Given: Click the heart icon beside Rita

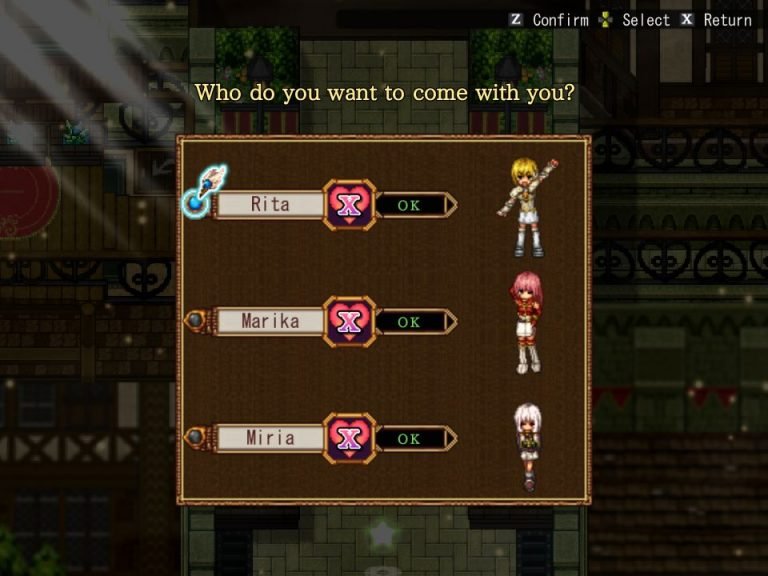Looking at the screenshot, I should 349,205.
